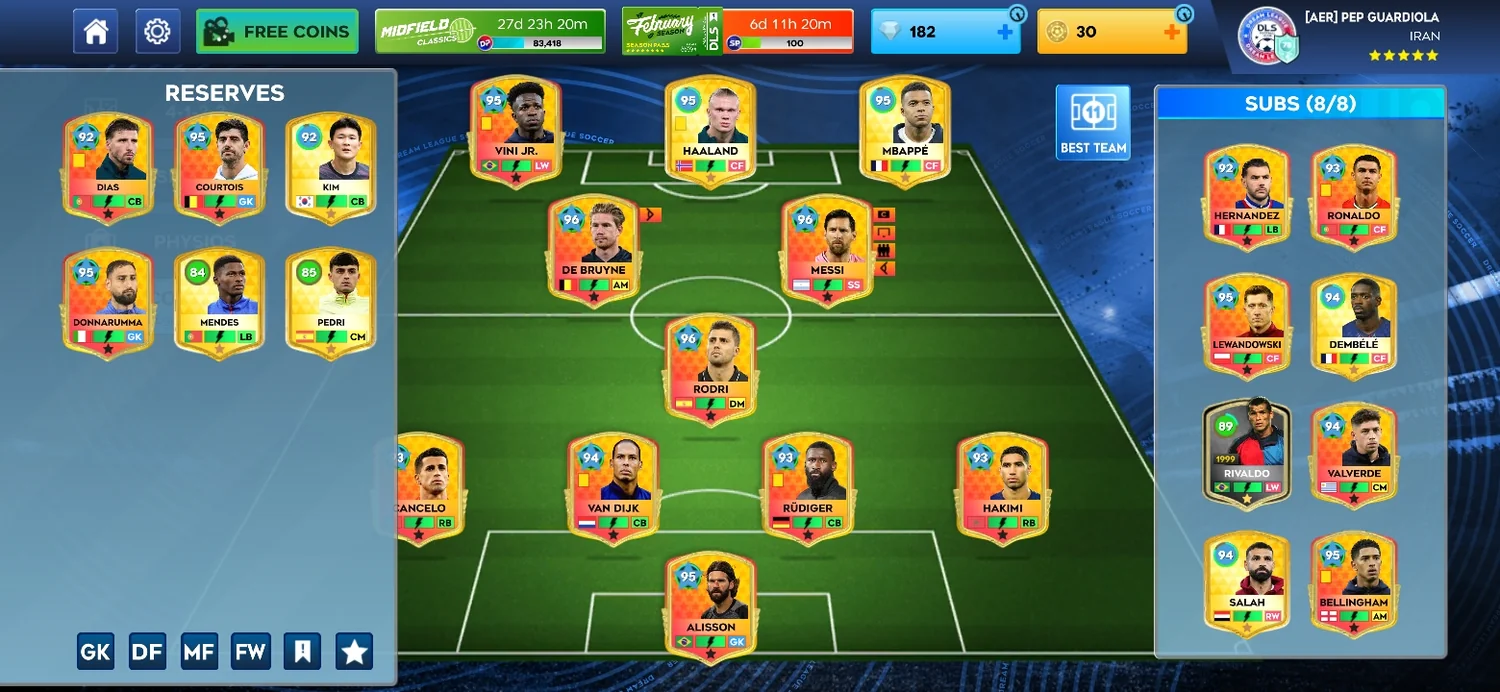Image resolution: width=1500 pixels, height=692 pixels.
Task: Filter reserves by MF position
Action: click(x=199, y=652)
